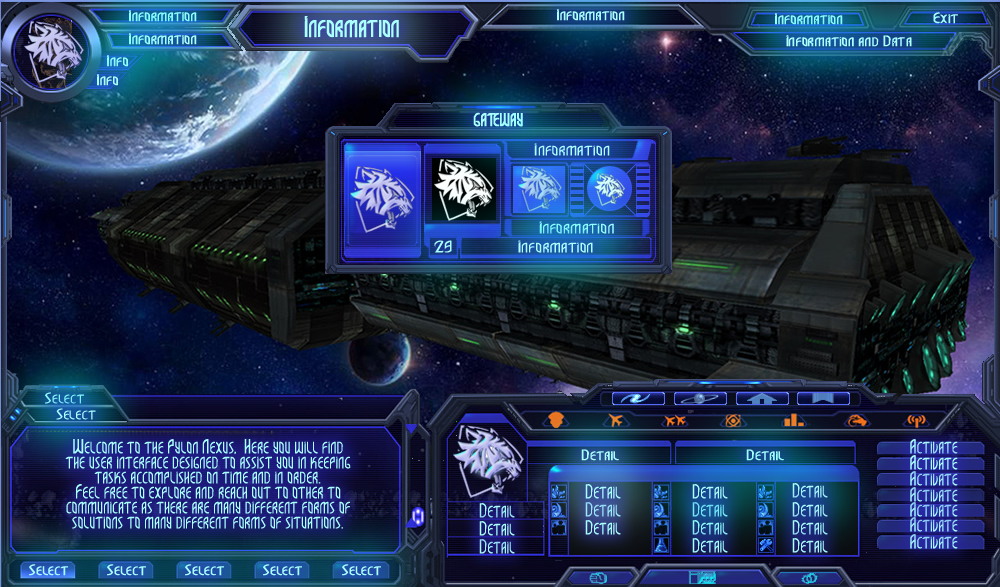Image resolution: width=1000 pixels, height=587 pixels.
Task: Select the wrench and tools row icon
Action: [765, 546]
